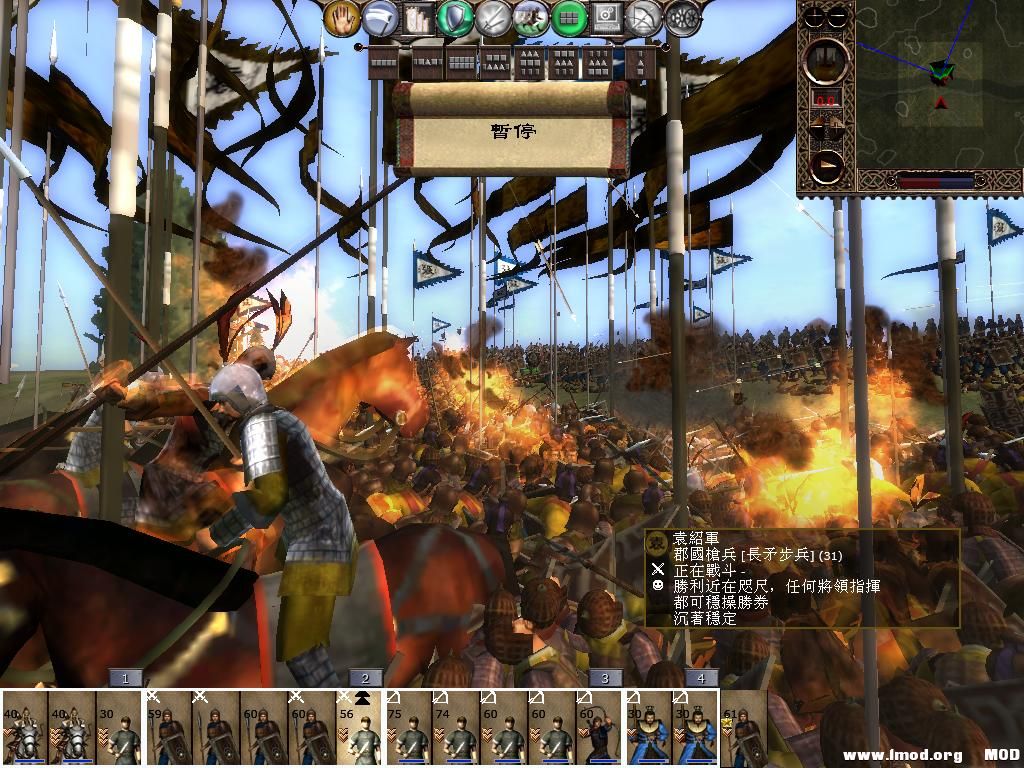This screenshot has width=1024, height=768.
Task: Activate the wheel special ability button
Action: 683,17
